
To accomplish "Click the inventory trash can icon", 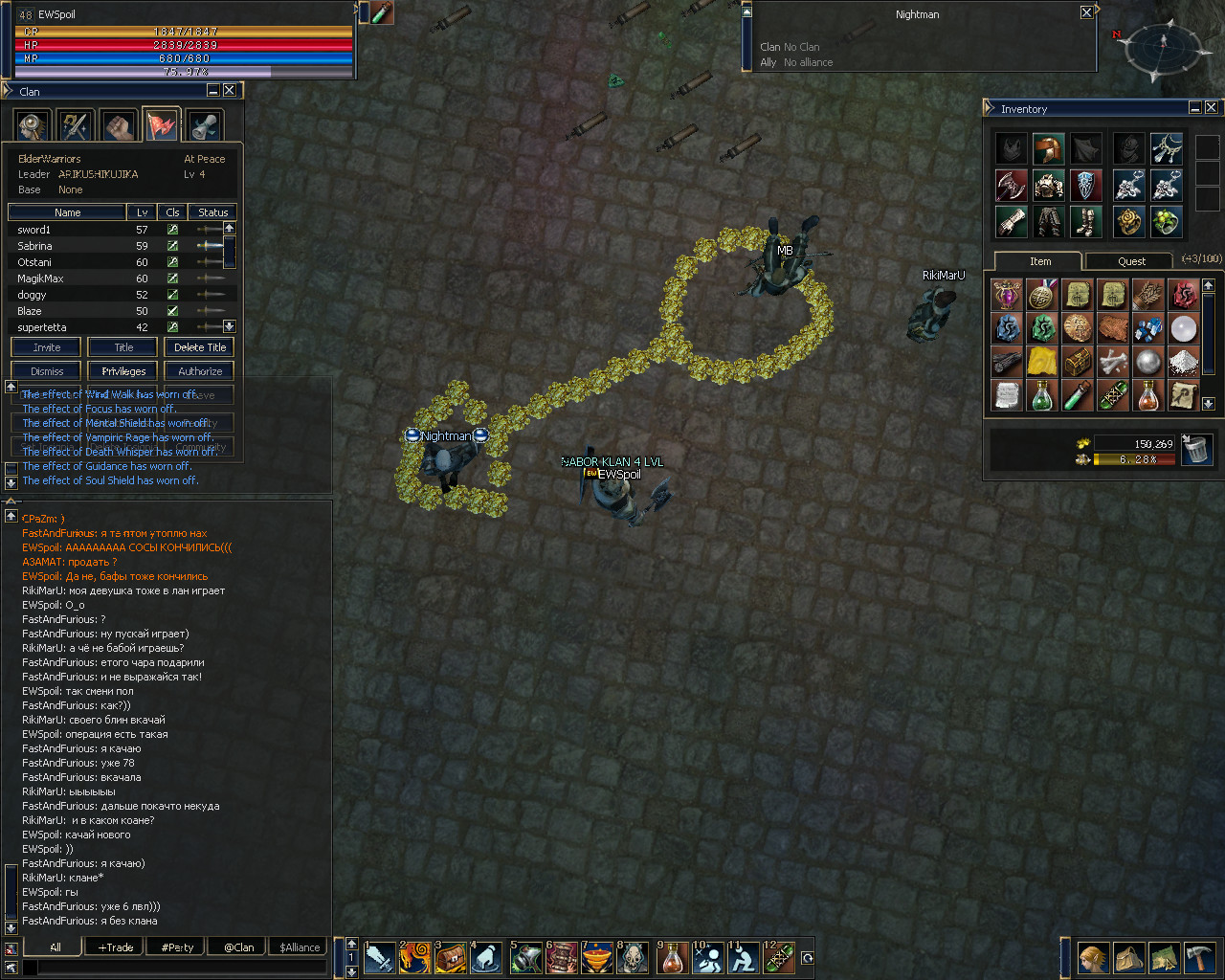I will pyautogui.click(x=1195, y=449).
